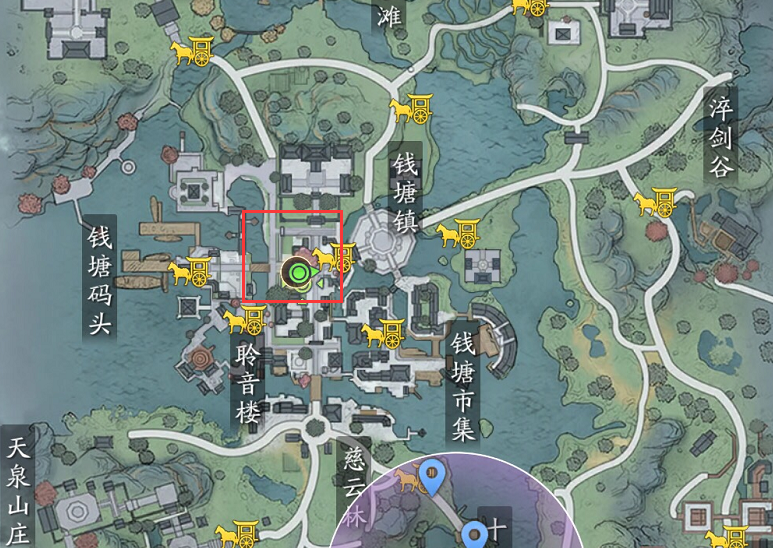Screen dimensions: 773x548
Task: Choose the 钱塘市集 location label
Action: point(462,386)
